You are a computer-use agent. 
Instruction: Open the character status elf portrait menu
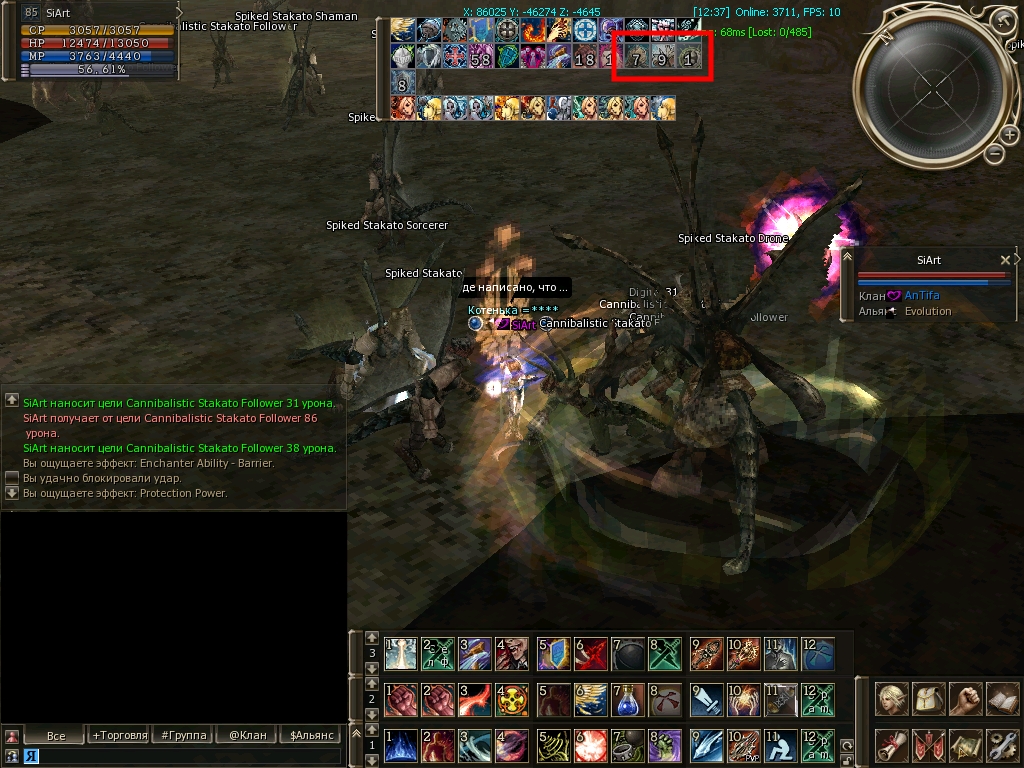point(891,699)
